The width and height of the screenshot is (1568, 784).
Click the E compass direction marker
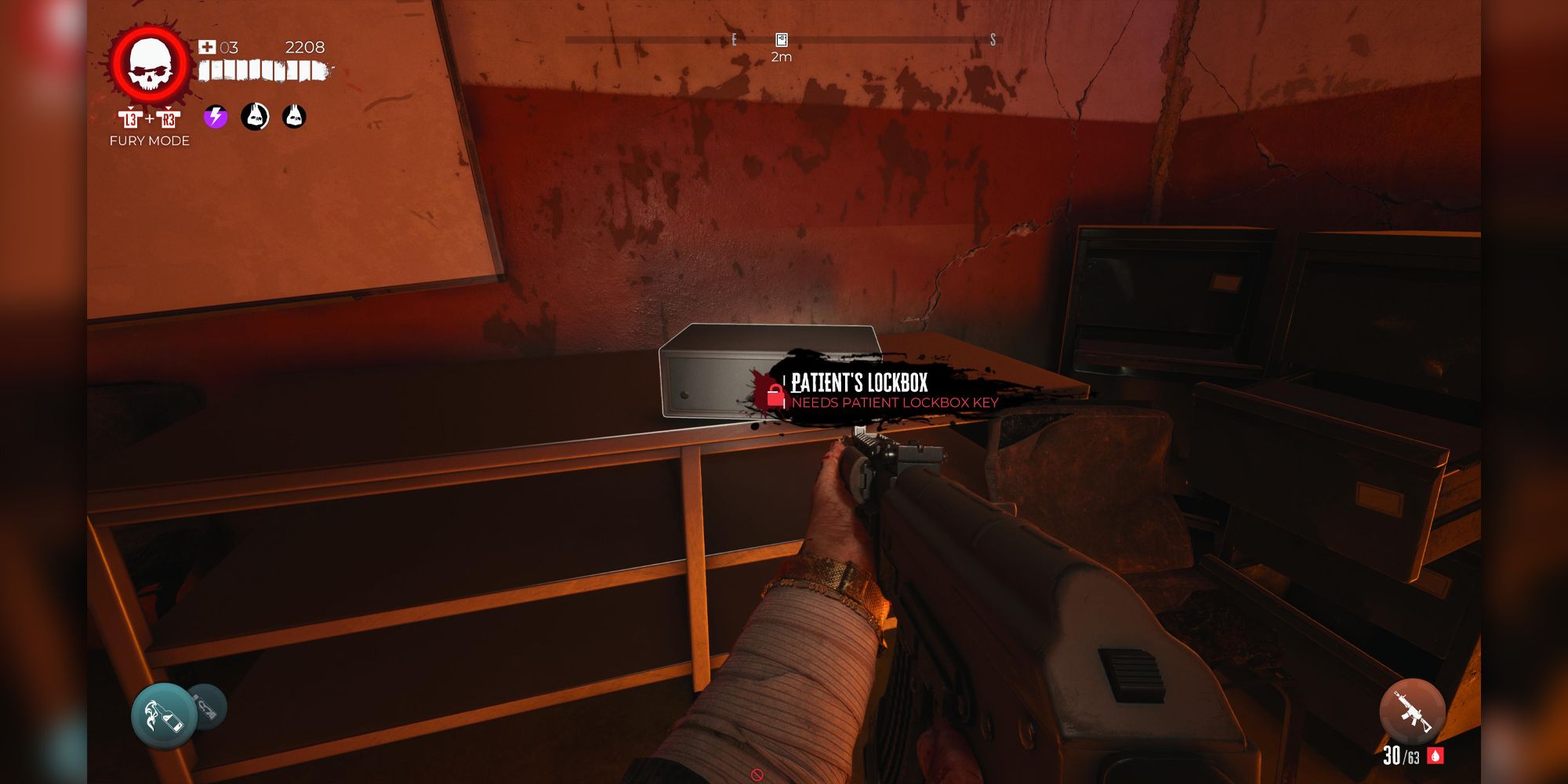[734, 38]
